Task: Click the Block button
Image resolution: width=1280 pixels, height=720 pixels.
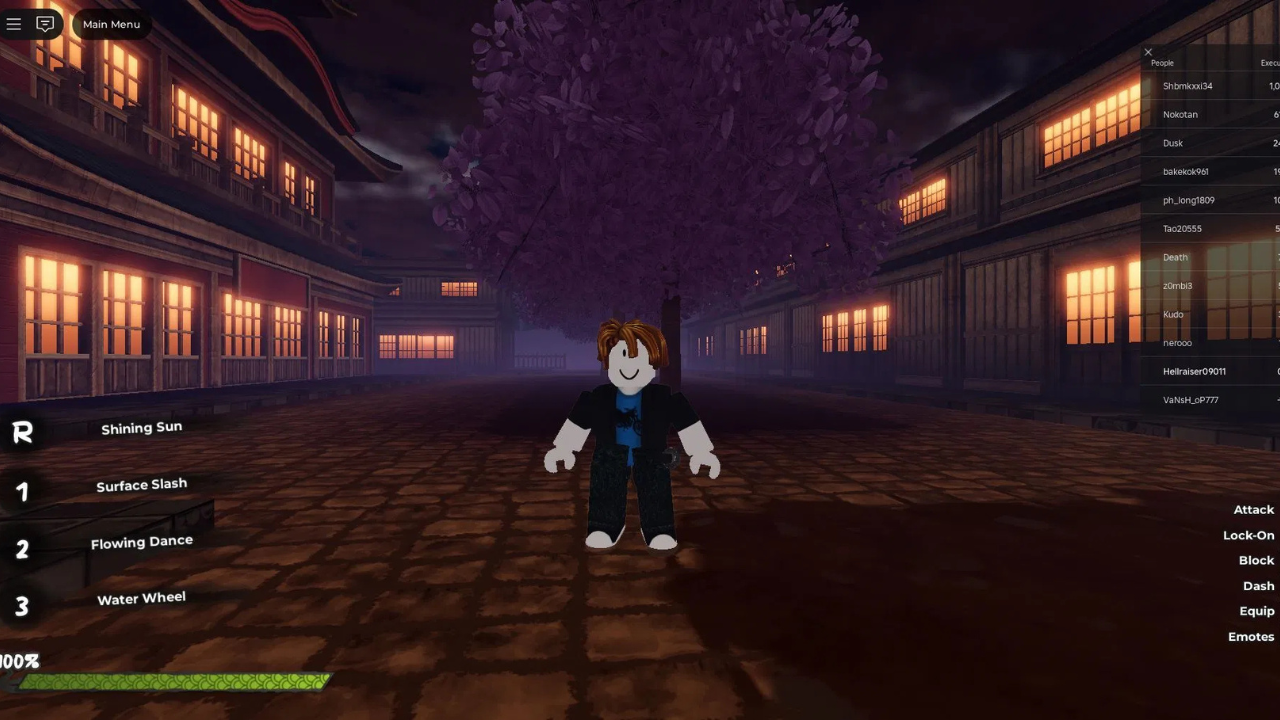Action: (x=1256, y=561)
